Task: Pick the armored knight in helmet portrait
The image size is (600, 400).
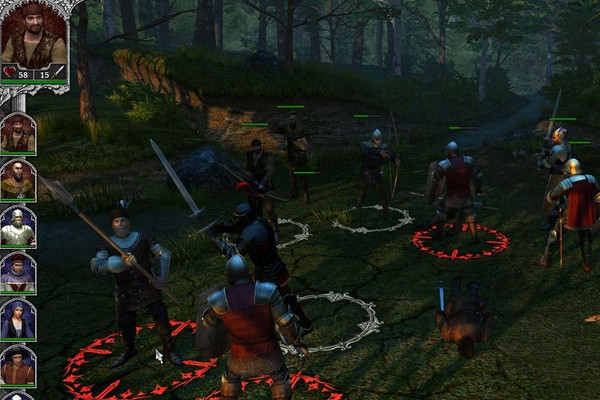Action: pos(18,226)
